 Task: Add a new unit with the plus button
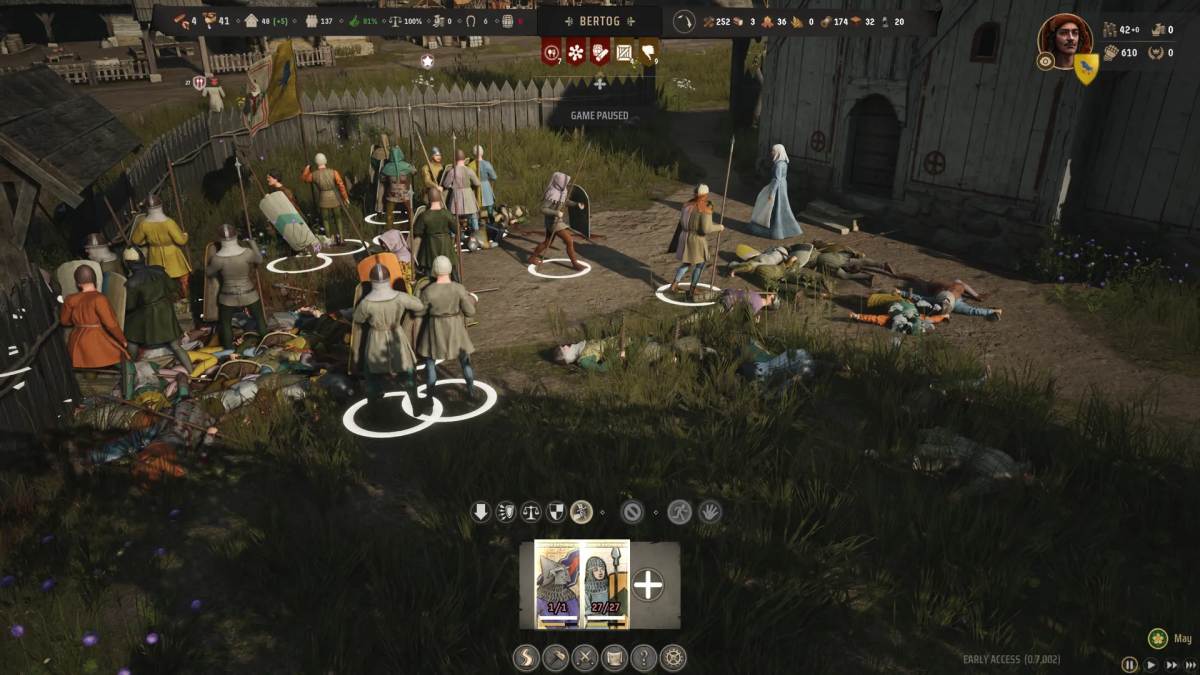648,585
